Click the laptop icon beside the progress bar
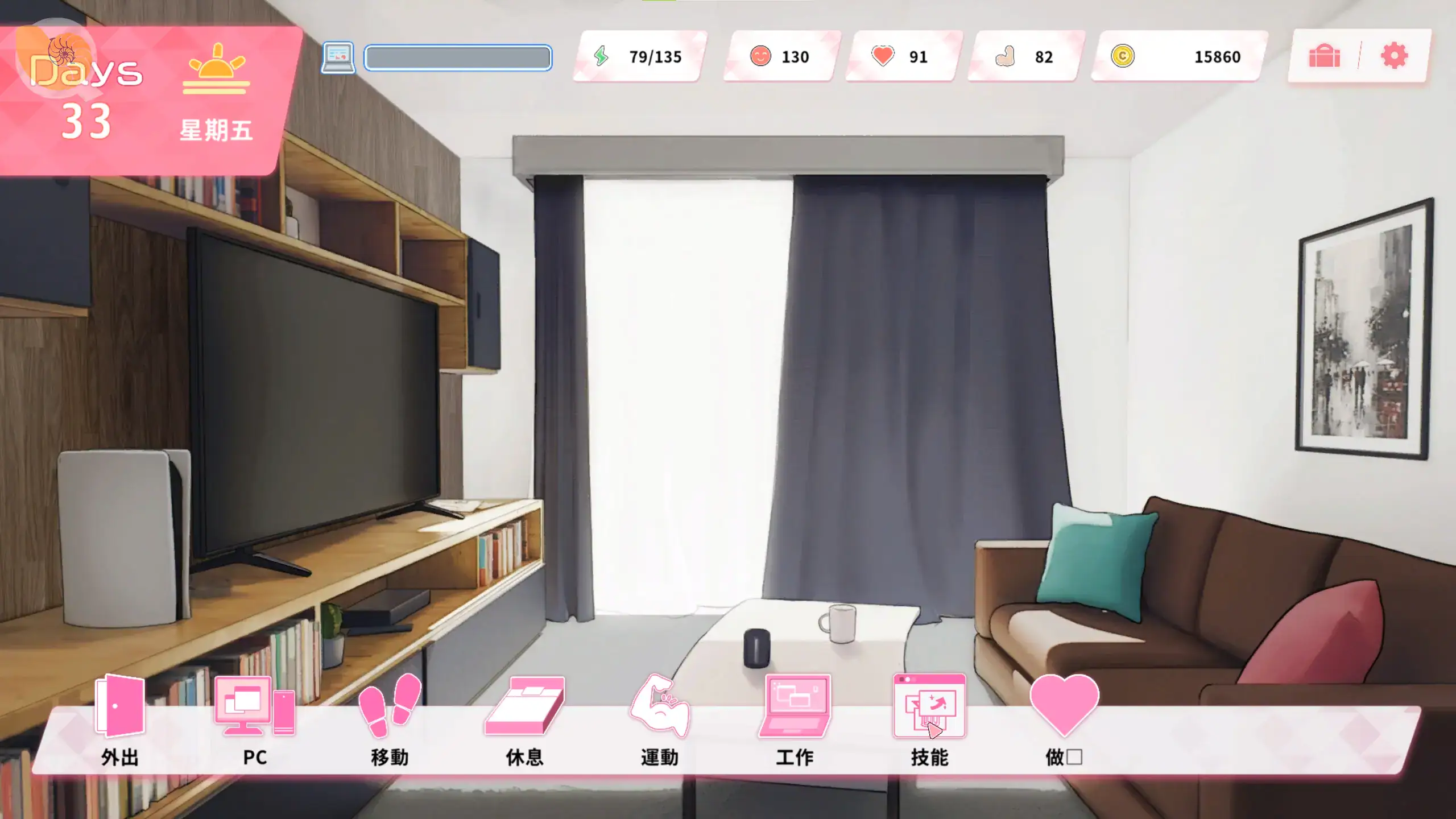1456x819 pixels. click(338, 57)
